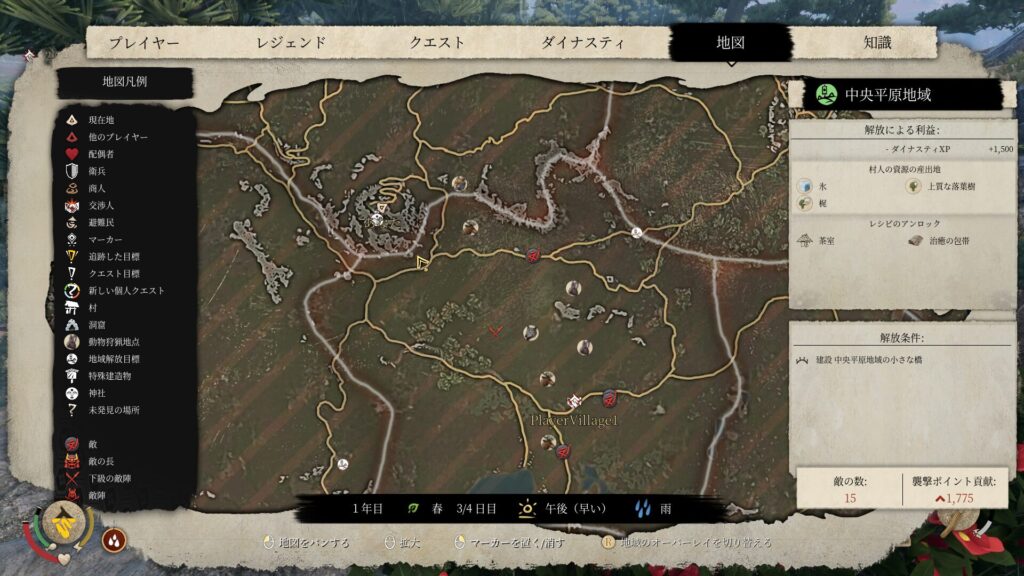Click the 治癒の包帯 recipe entry
Viewport: 1024px width, 576px height.
947,241
